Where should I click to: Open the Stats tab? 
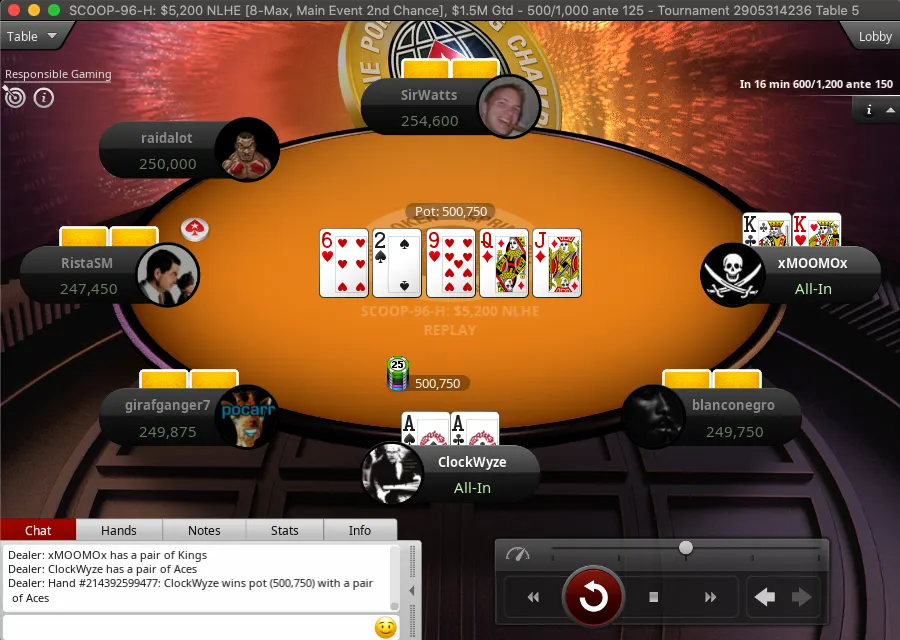click(285, 530)
